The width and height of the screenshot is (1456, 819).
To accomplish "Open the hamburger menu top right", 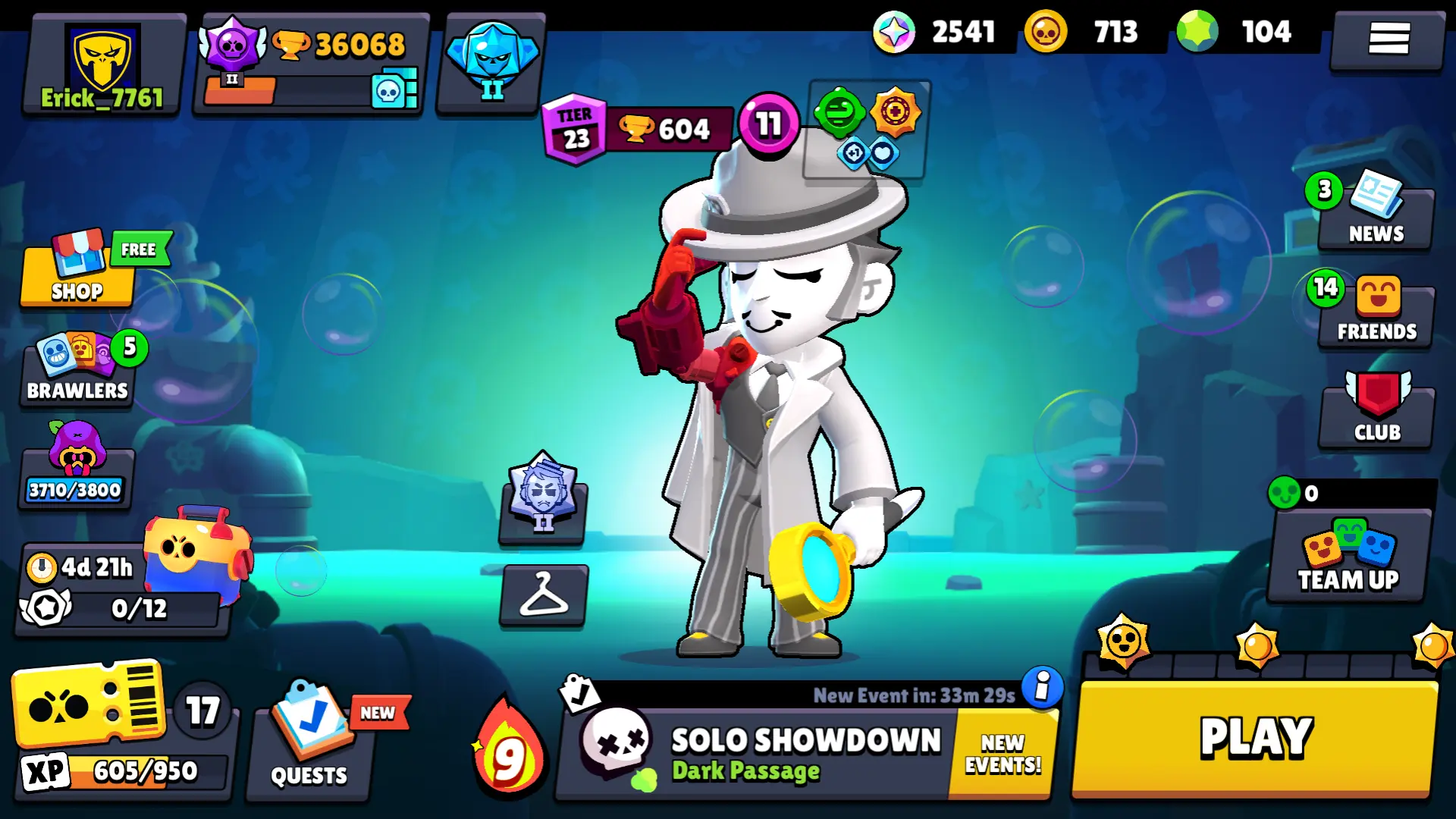I will (1388, 39).
